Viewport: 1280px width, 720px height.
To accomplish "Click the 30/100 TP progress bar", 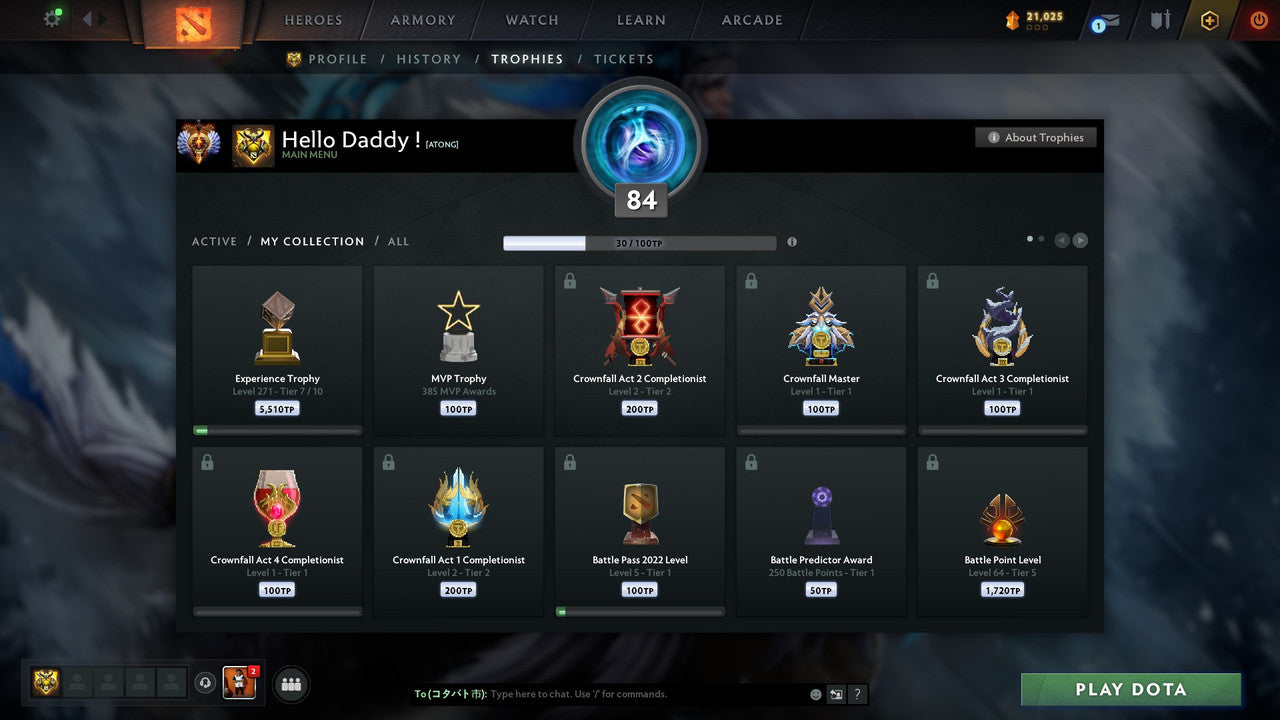I will tap(640, 242).
